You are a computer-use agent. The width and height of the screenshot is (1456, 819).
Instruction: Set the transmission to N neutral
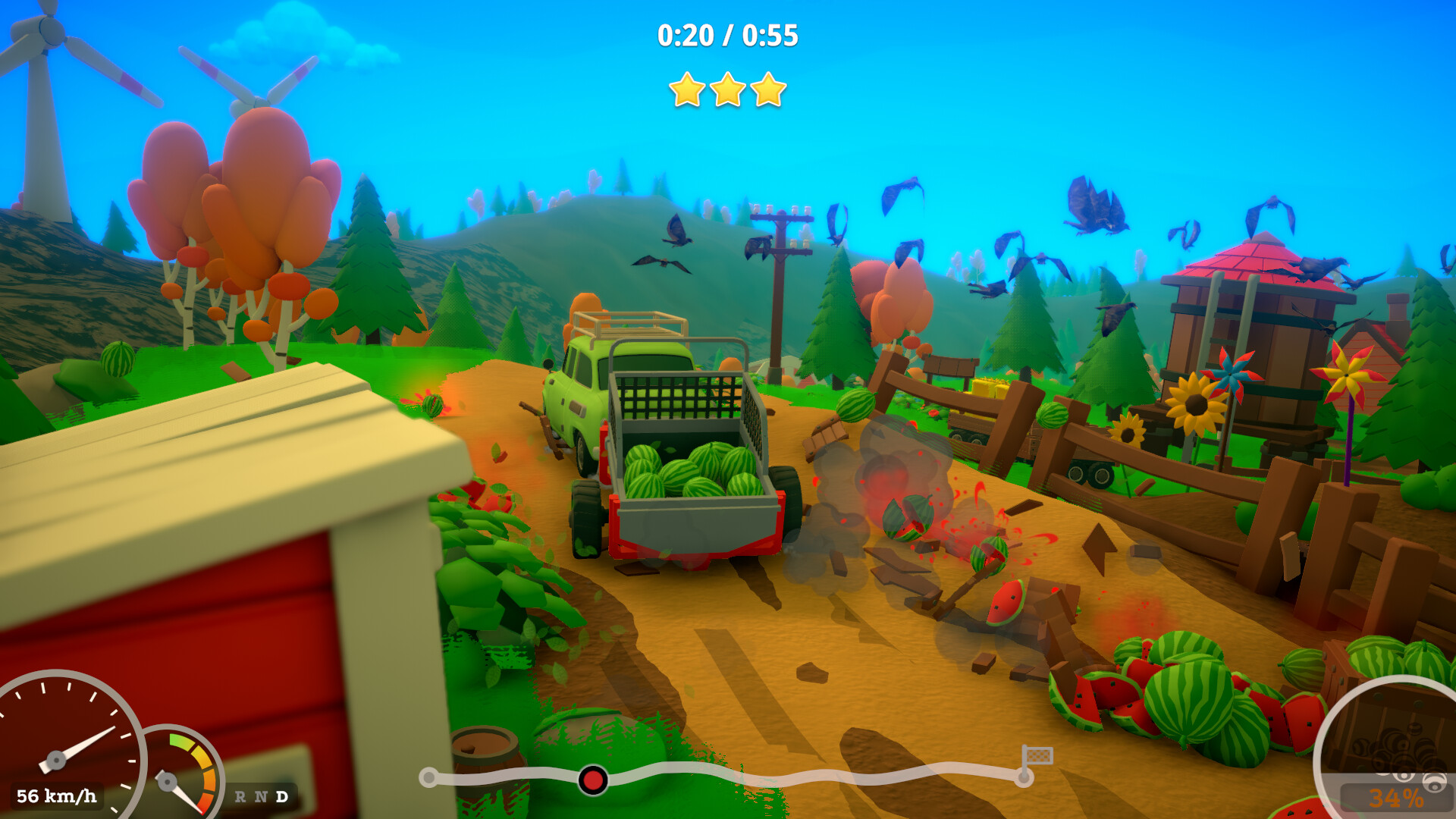[x=262, y=796]
